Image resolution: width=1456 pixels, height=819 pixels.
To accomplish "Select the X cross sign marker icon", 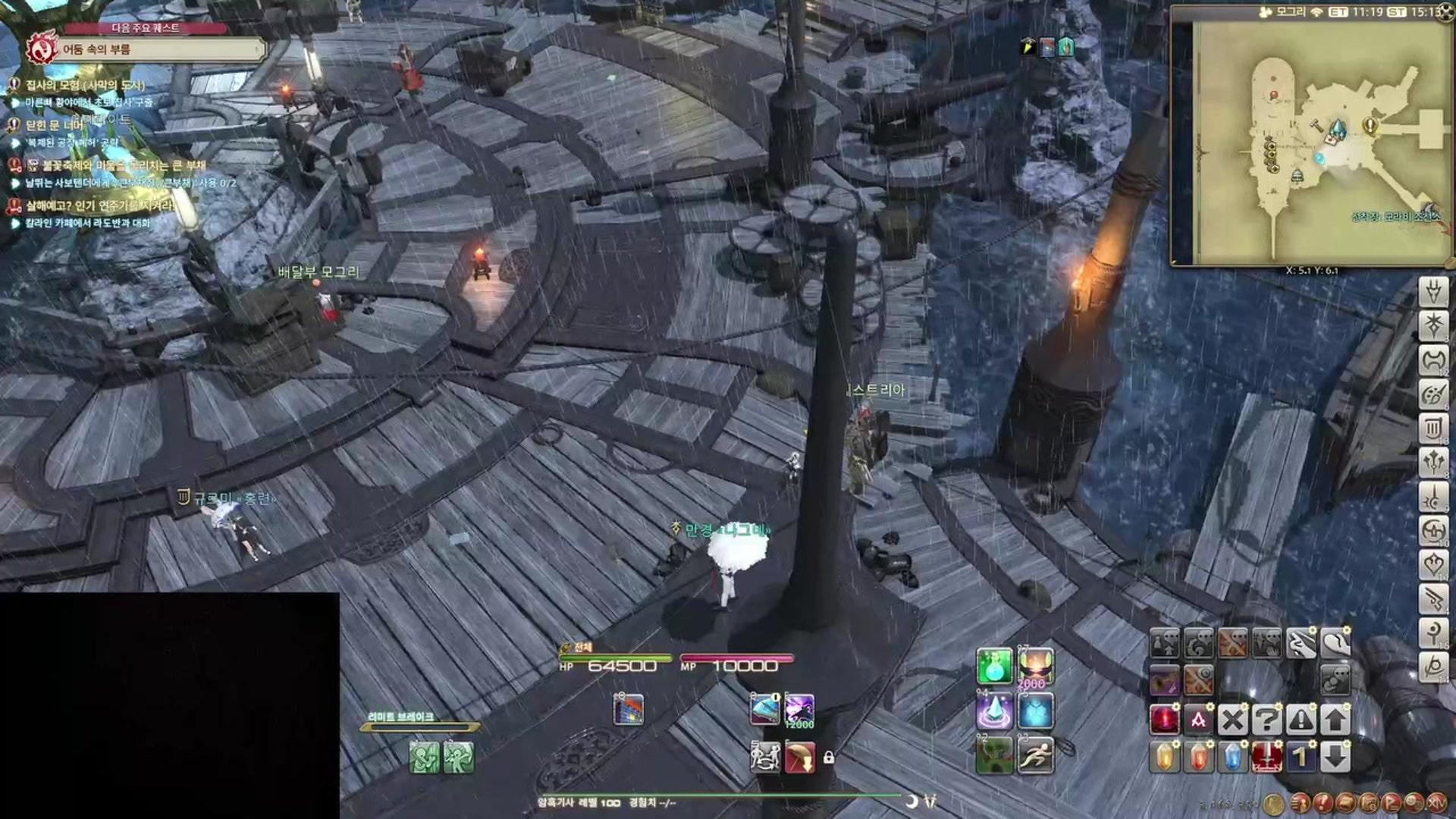I will click(1233, 719).
